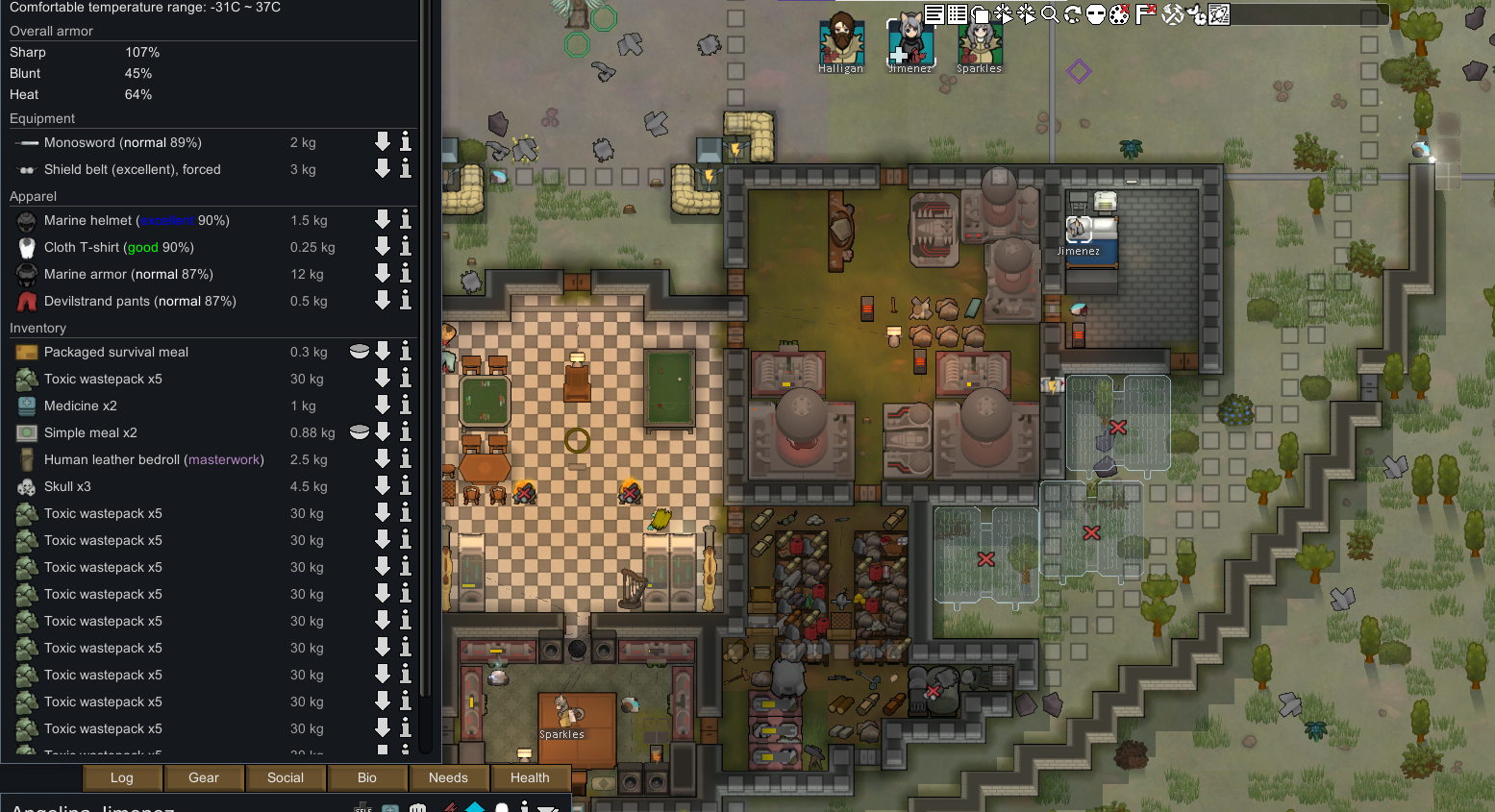Select the Bio tab
1495x812 pixels.
pyautogui.click(x=367, y=777)
